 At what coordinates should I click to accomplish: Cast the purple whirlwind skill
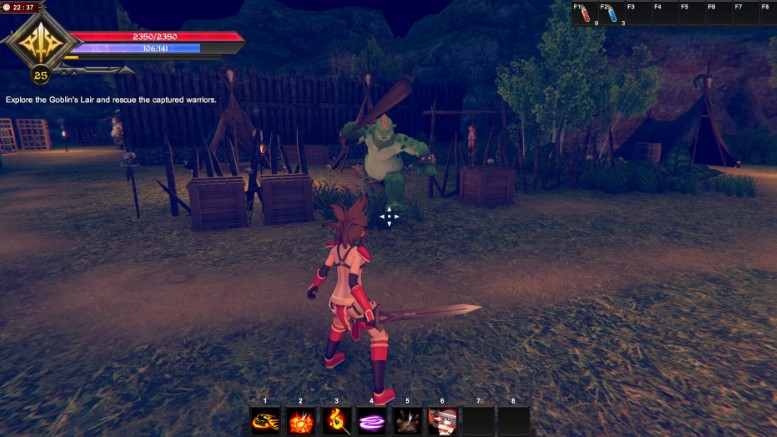click(x=372, y=421)
